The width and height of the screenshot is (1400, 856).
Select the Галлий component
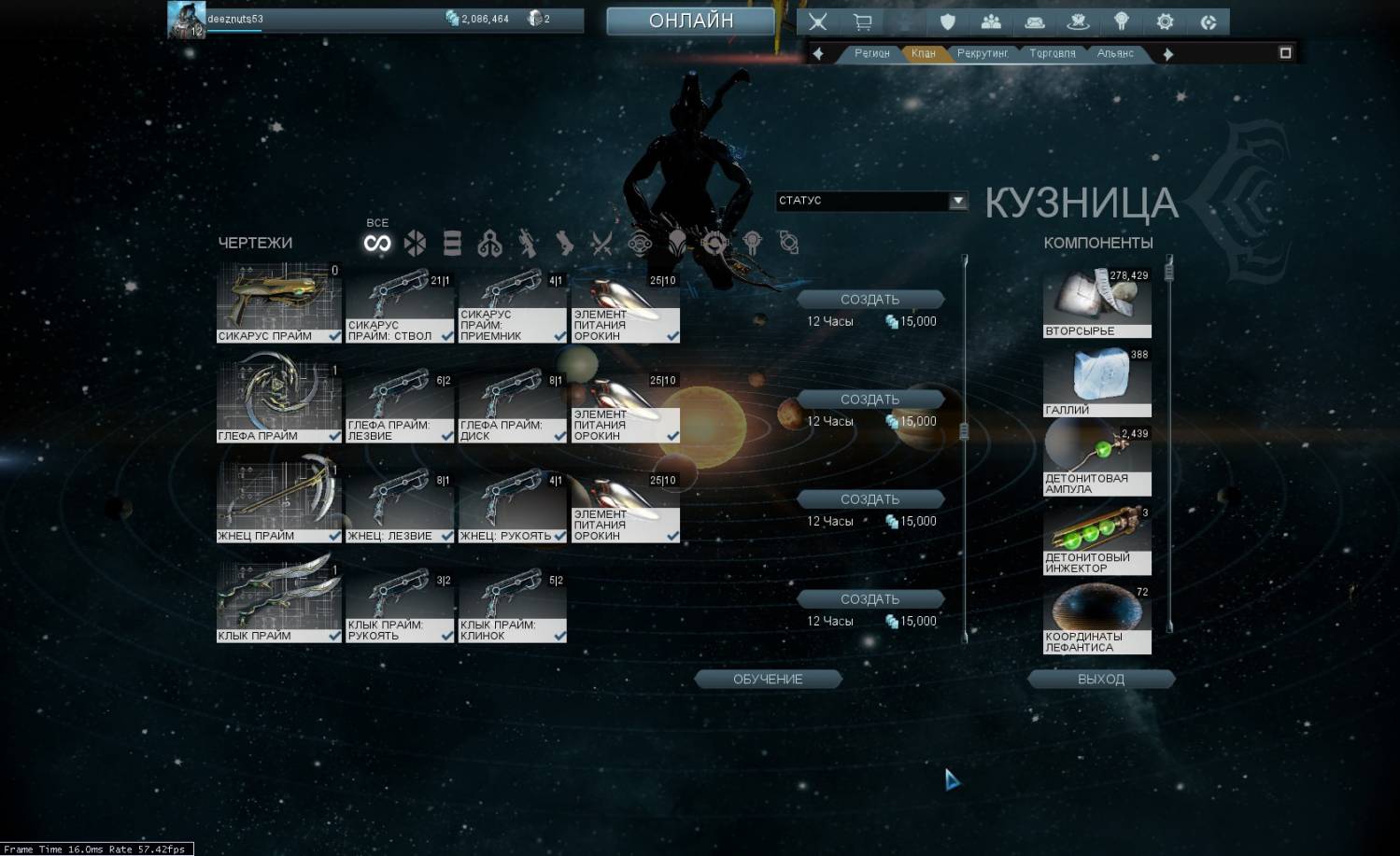(x=1096, y=382)
